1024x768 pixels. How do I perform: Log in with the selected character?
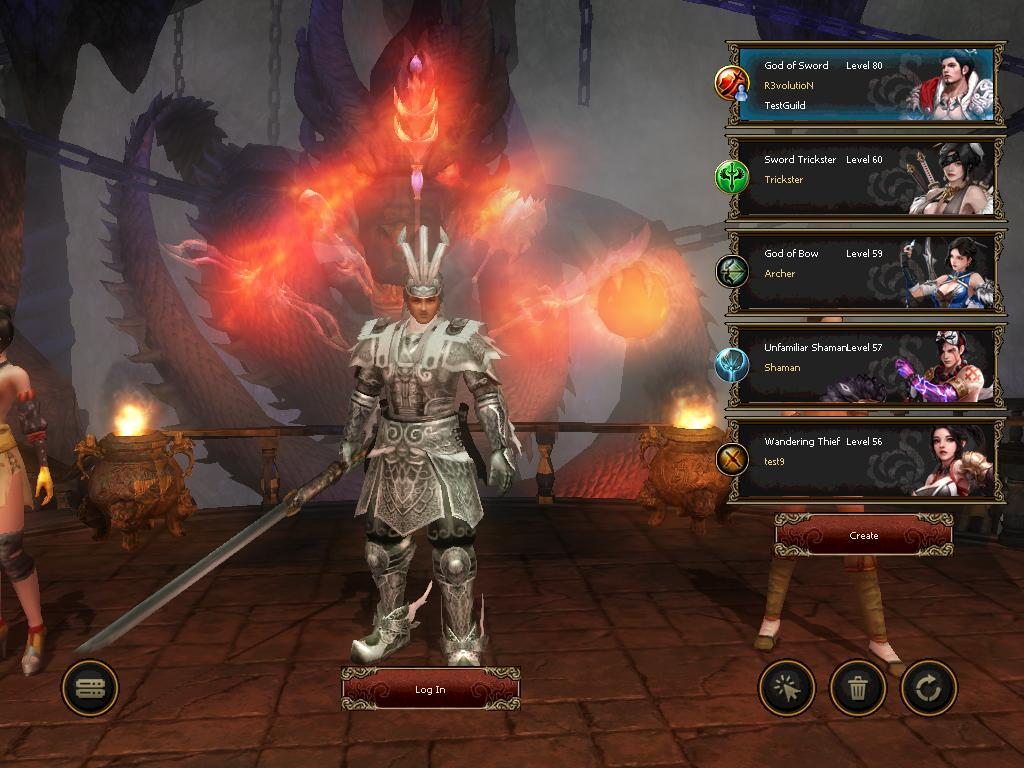coord(430,689)
